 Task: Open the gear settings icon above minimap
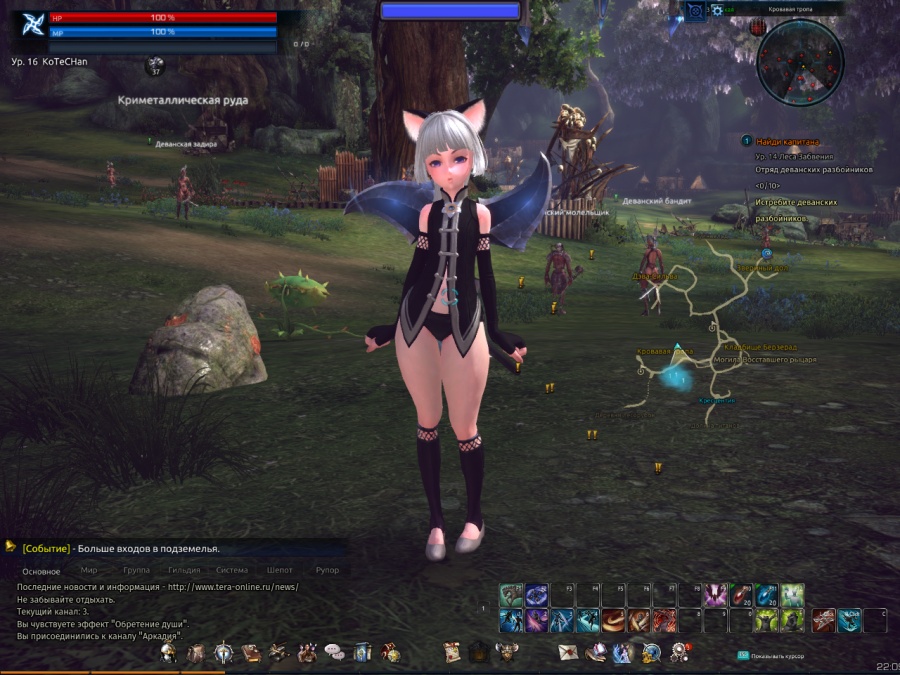click(717, 10)
